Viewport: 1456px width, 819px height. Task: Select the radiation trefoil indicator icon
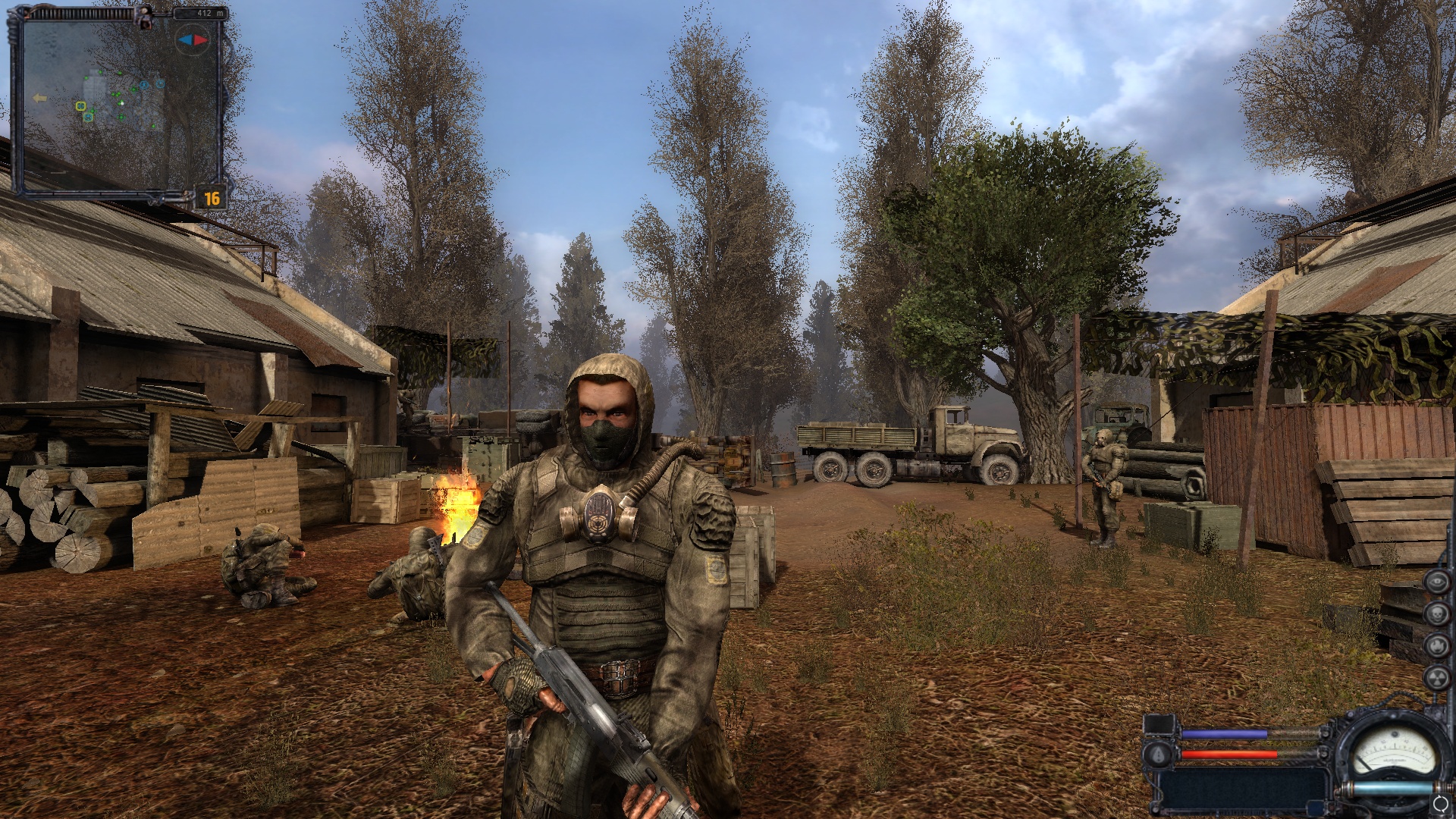[x=1436, y=677]
